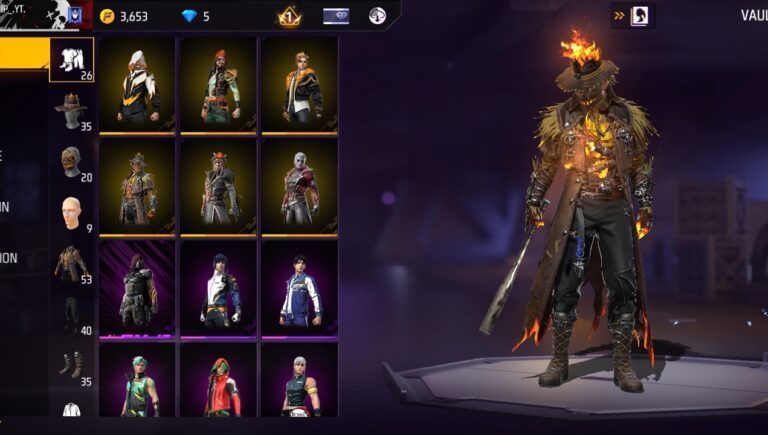Choose the pale-faced red armor outfit
This screenshot has height=435, width=768.
click(x=299, y=187)
